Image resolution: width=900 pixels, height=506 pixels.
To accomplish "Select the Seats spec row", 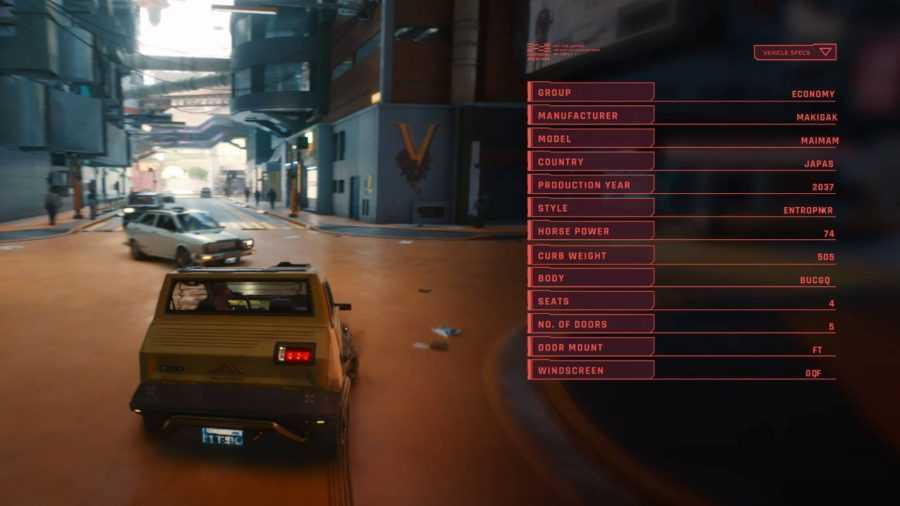I will point(590,301).
